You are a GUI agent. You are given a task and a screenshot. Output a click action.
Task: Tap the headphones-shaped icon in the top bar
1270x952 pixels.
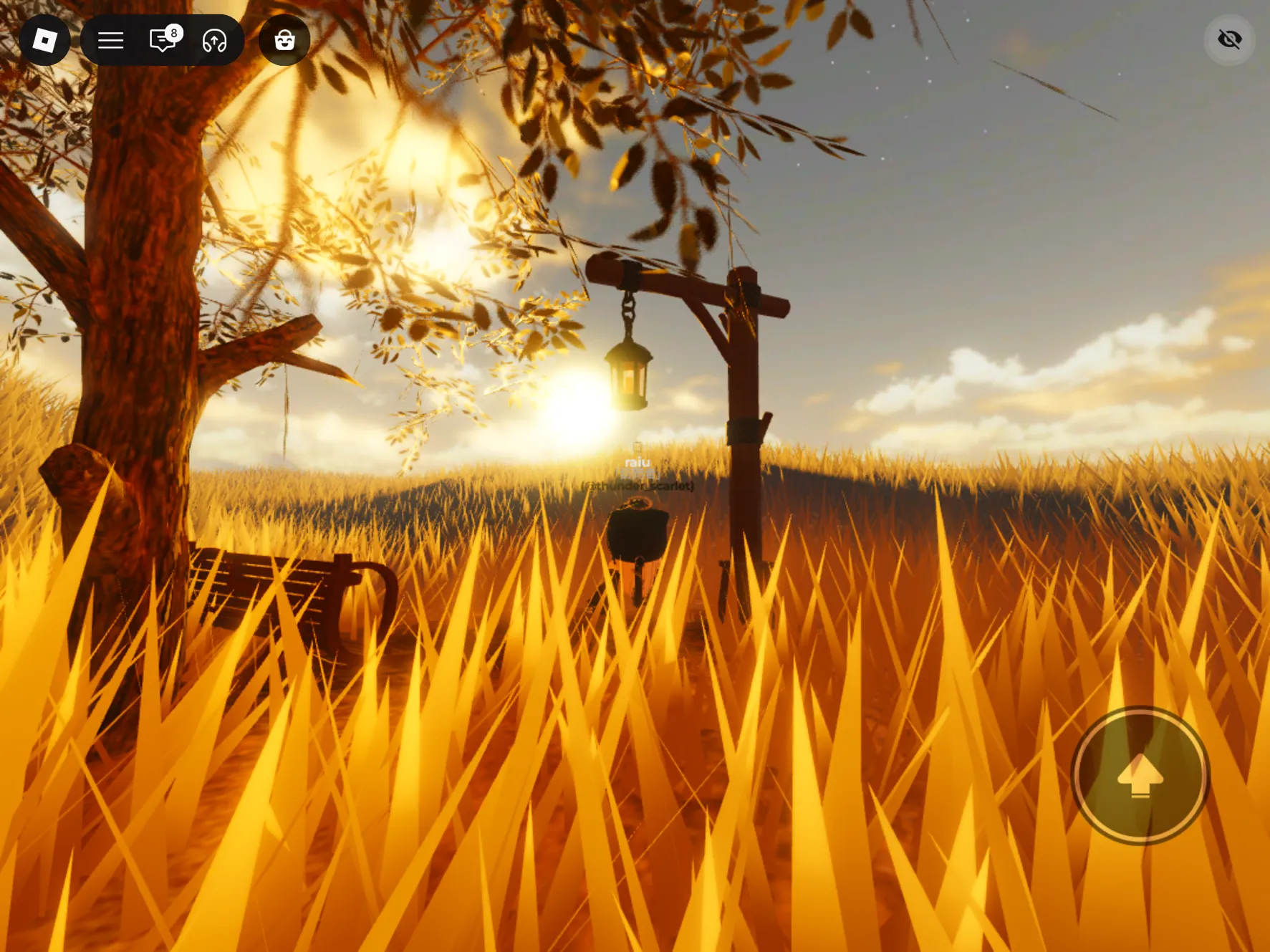point(214,40)
